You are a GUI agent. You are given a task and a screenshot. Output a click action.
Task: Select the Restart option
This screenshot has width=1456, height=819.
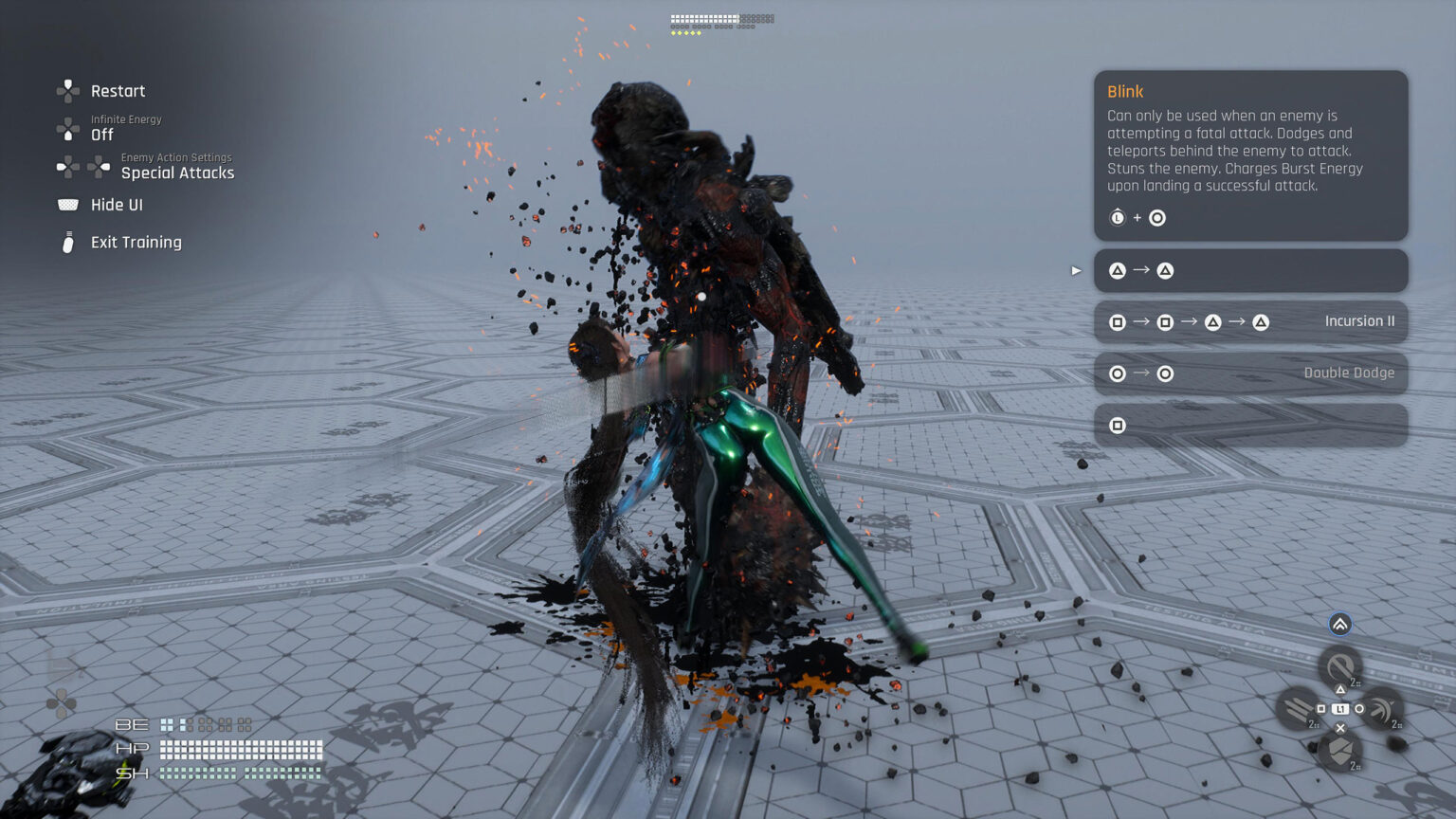click(117, 91)
